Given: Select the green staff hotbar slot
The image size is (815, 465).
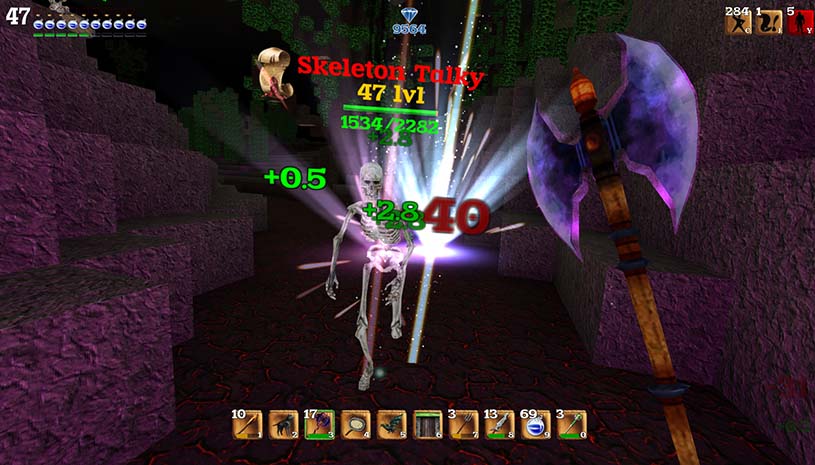Looking at the screenshot, I should 572,425.
